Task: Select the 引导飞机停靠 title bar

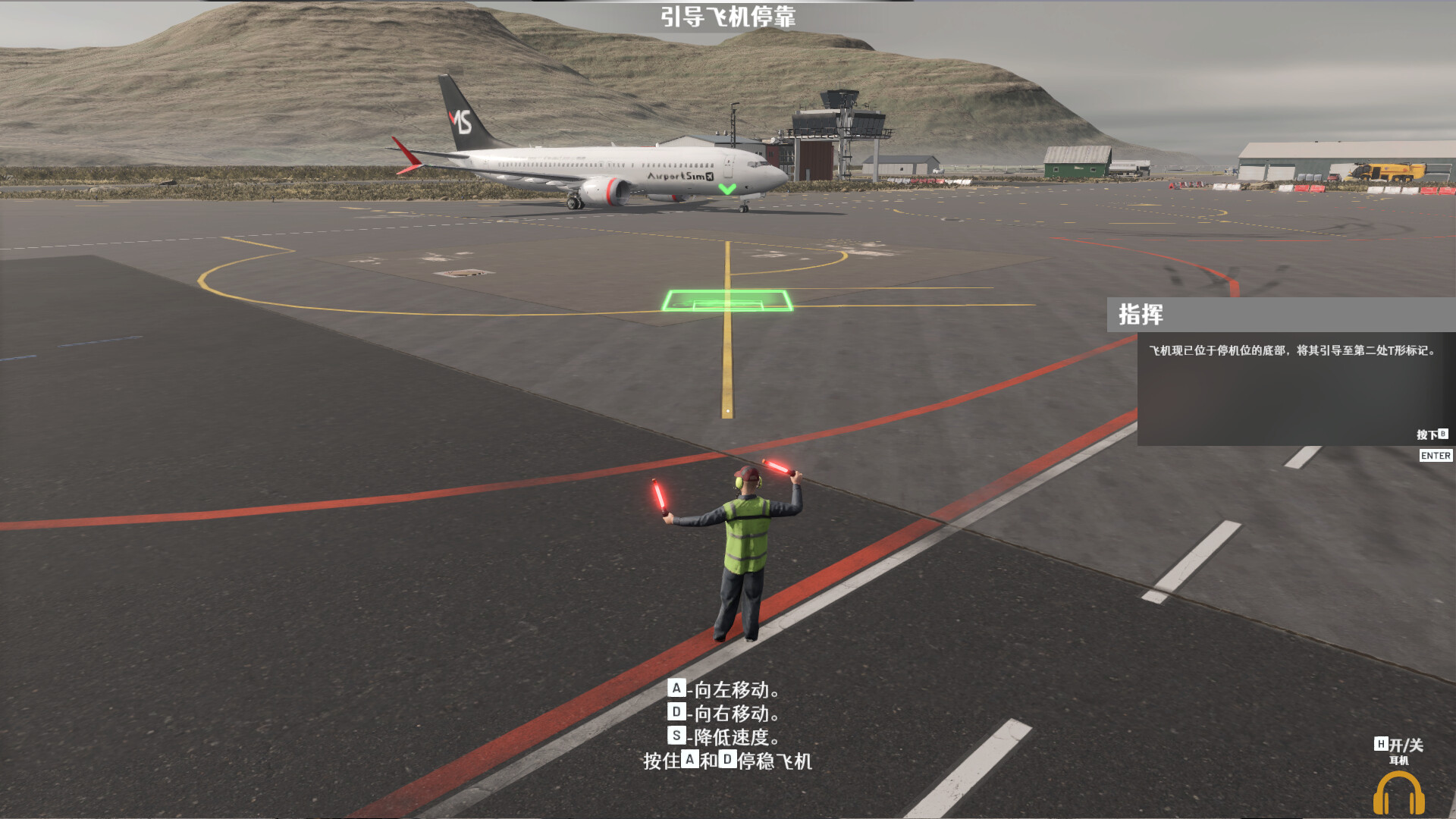Action: pyautogui.click(x=730, y=14)
